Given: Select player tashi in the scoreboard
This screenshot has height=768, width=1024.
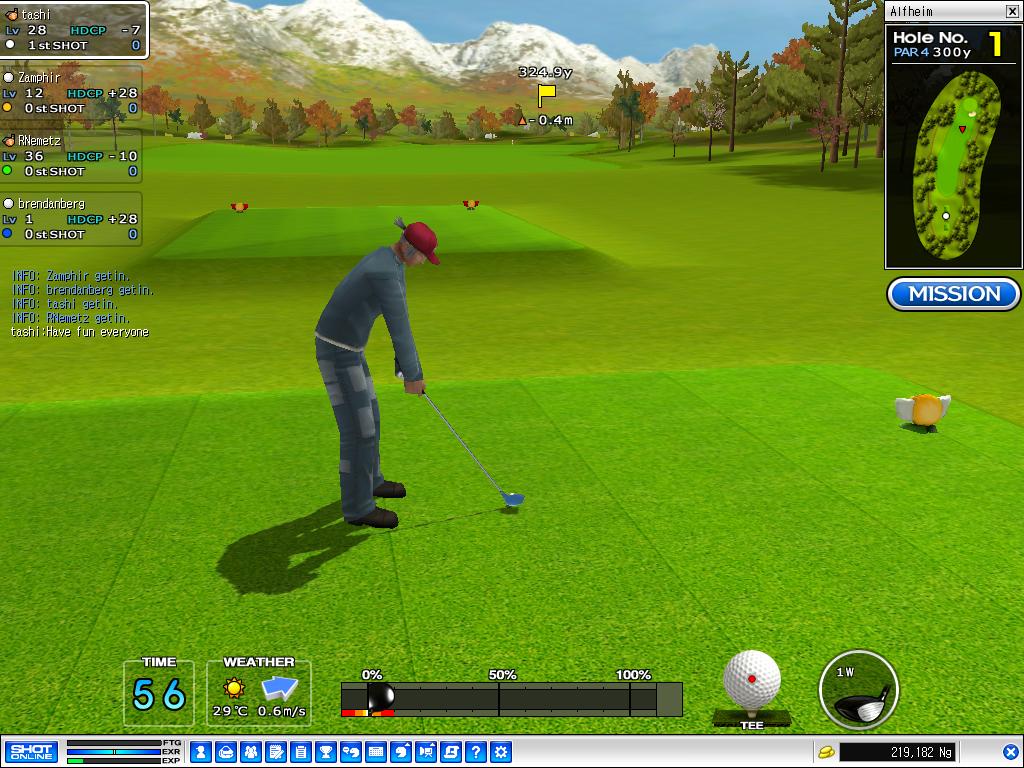Looking at the screenshot, I should point(73,30).
